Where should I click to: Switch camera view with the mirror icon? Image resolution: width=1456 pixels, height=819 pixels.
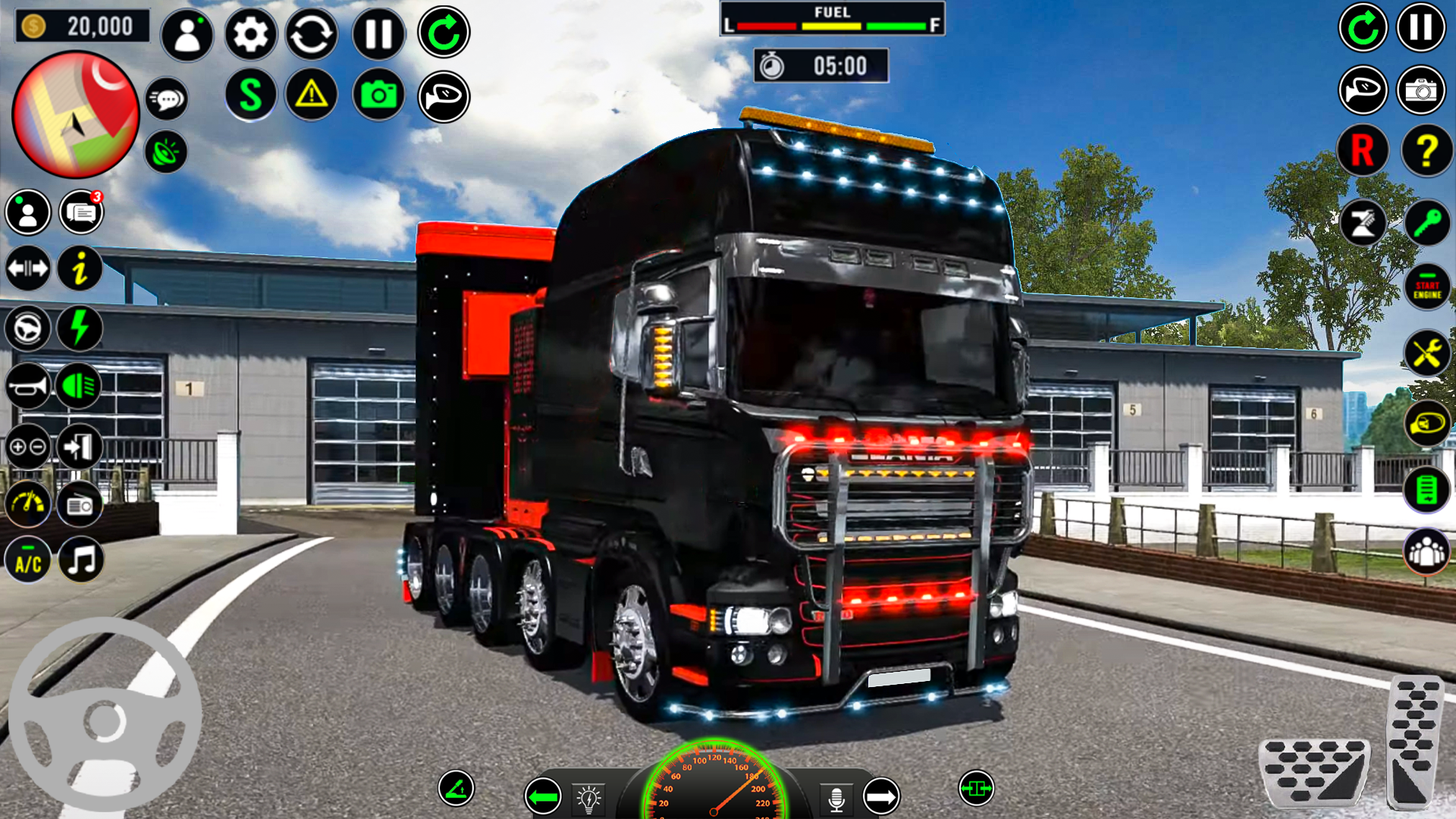coord(1362,89)
